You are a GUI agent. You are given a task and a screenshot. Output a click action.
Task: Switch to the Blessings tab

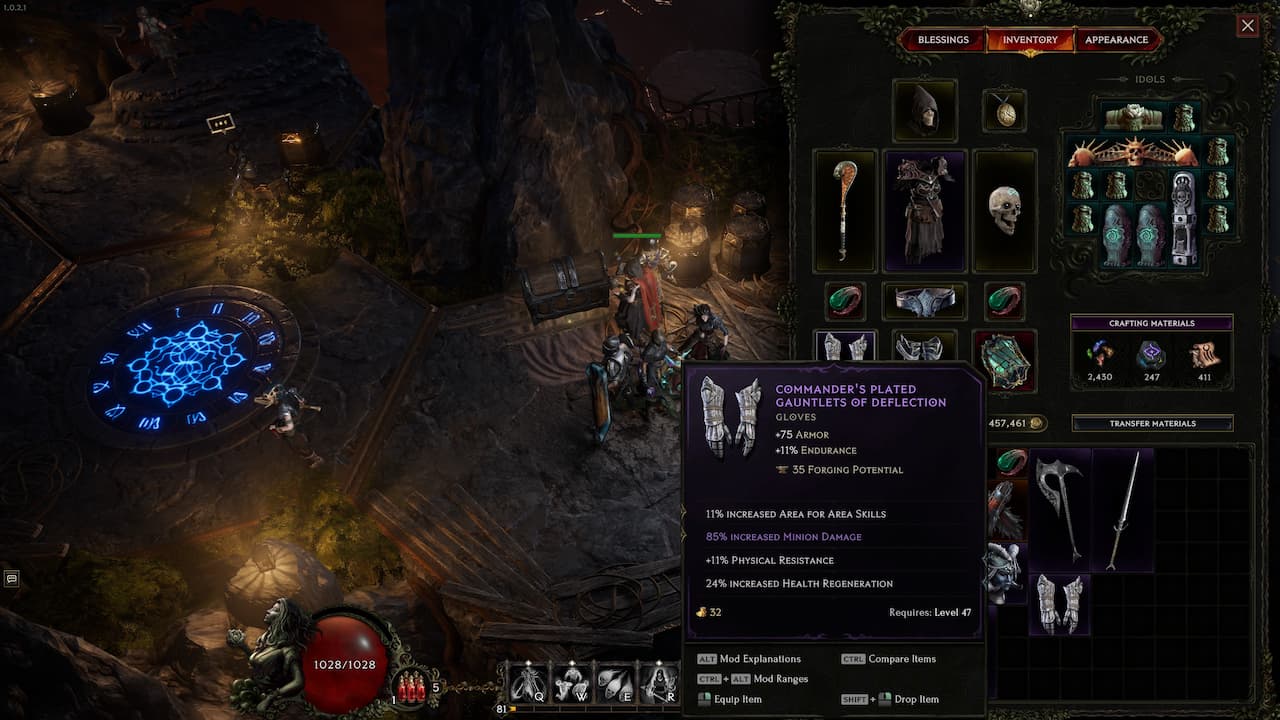point(943,40)
